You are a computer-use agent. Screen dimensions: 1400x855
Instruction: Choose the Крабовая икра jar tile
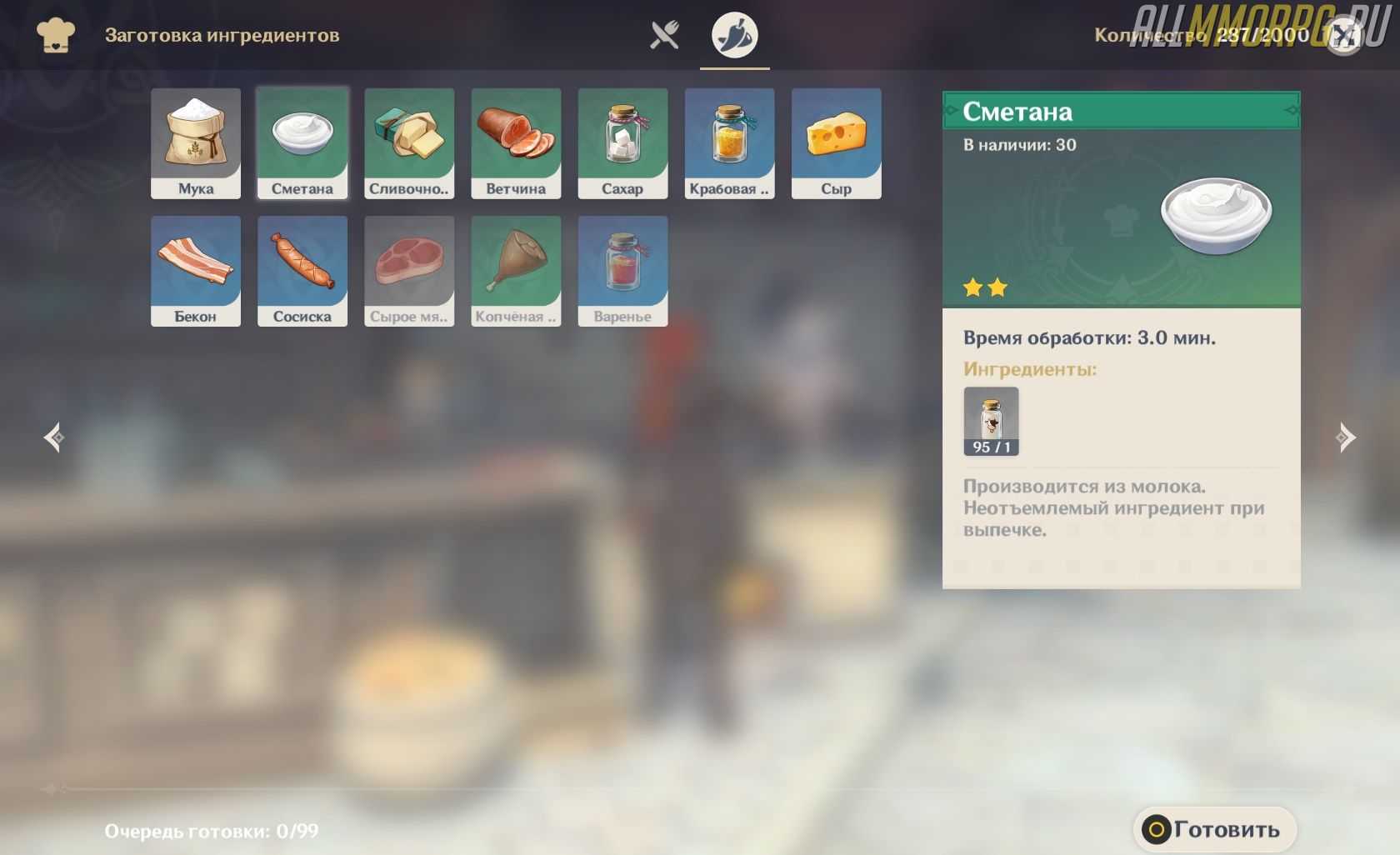(729, 143)
